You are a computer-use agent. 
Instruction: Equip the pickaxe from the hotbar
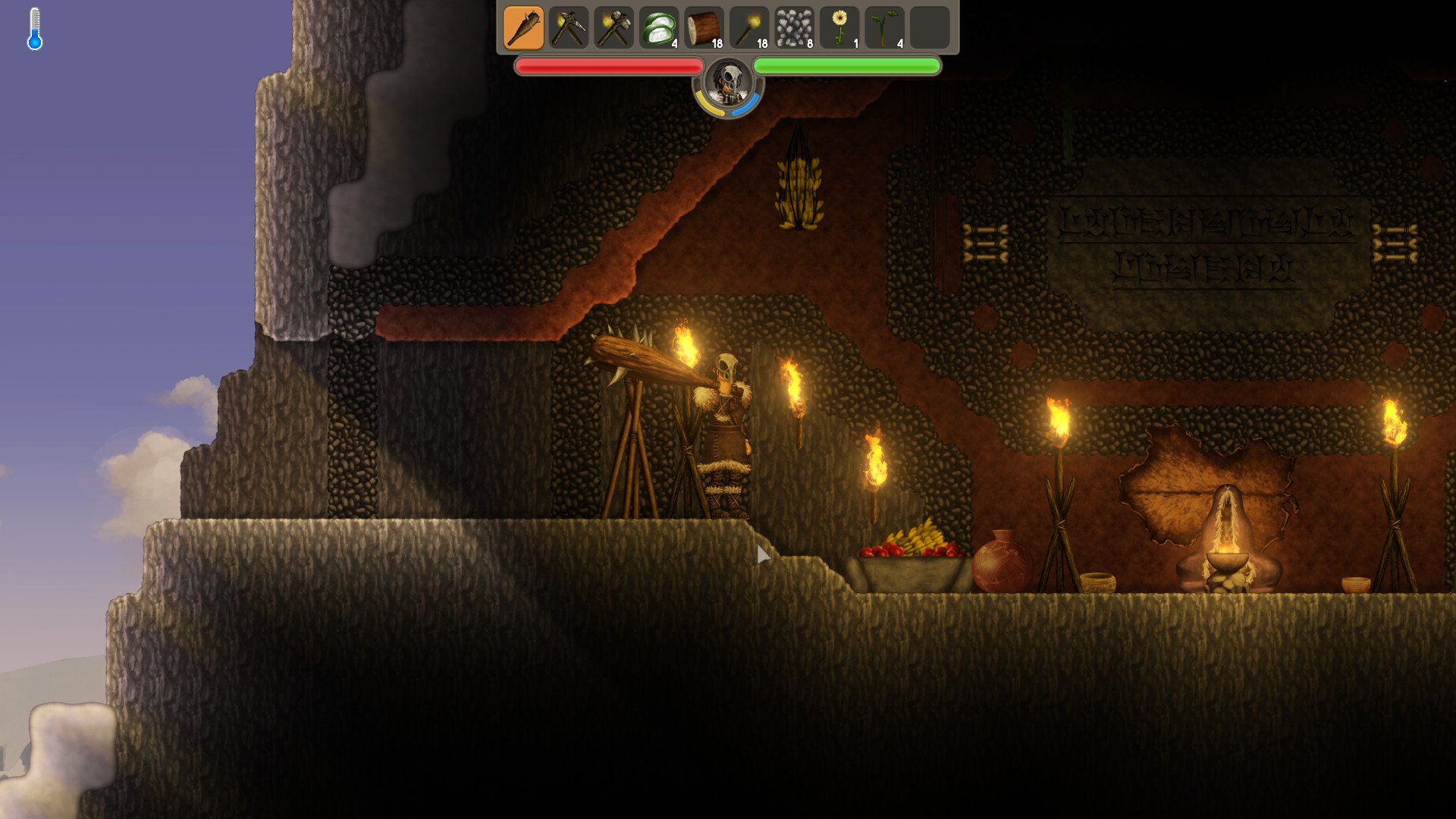(569, 28)
